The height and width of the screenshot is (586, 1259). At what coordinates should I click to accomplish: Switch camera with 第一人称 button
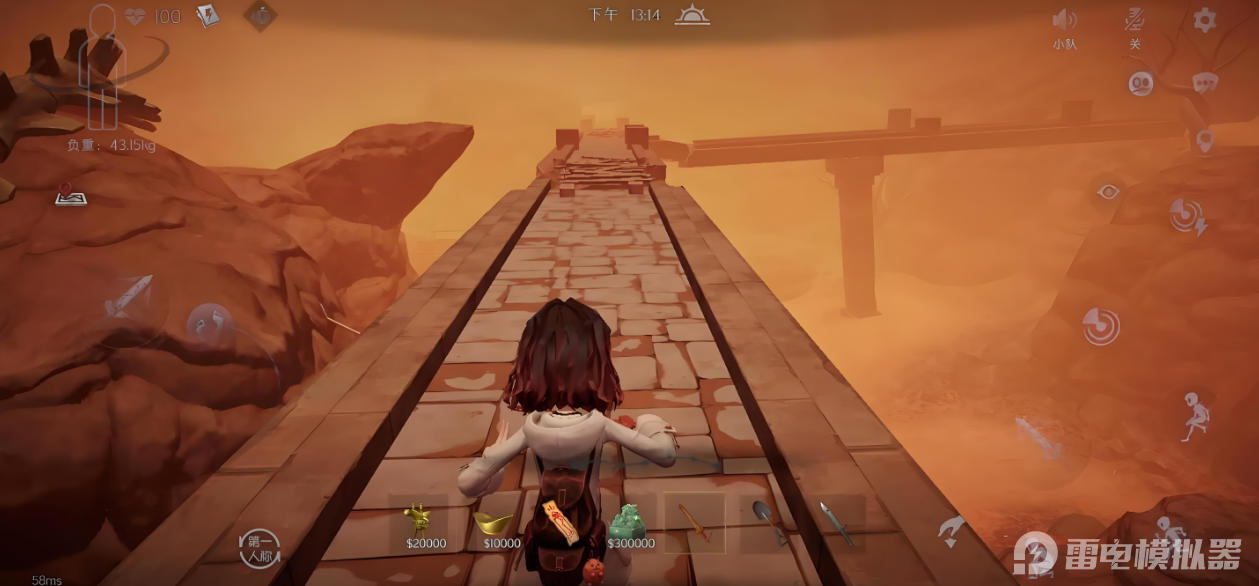pyautogui.click(x=259, y=548)
